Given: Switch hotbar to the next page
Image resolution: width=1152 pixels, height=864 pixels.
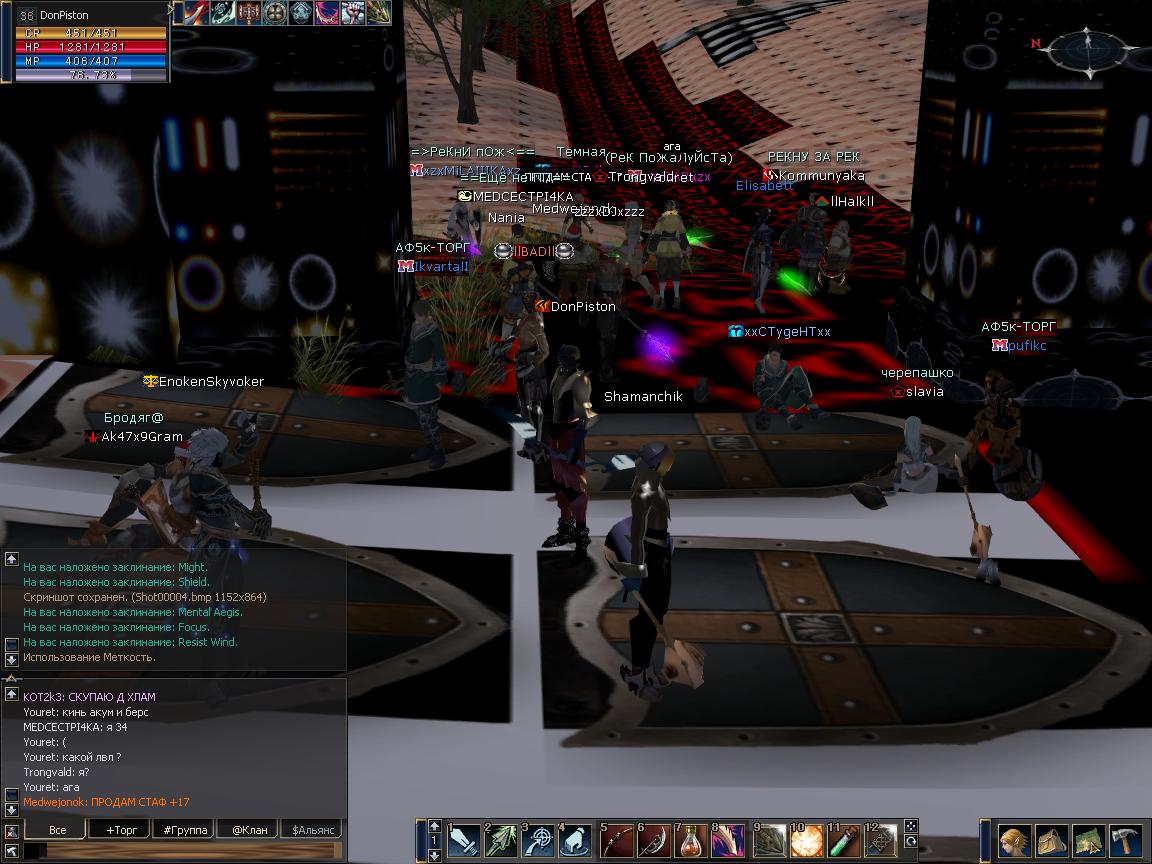Looking at the screenshot, I should [434, 855].
